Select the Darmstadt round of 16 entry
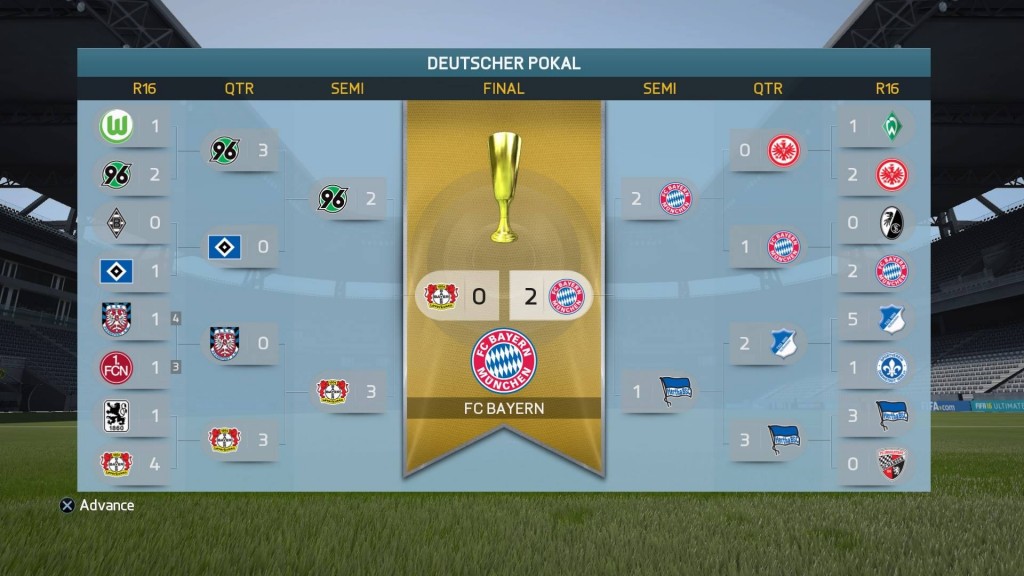 click(875, 367)
